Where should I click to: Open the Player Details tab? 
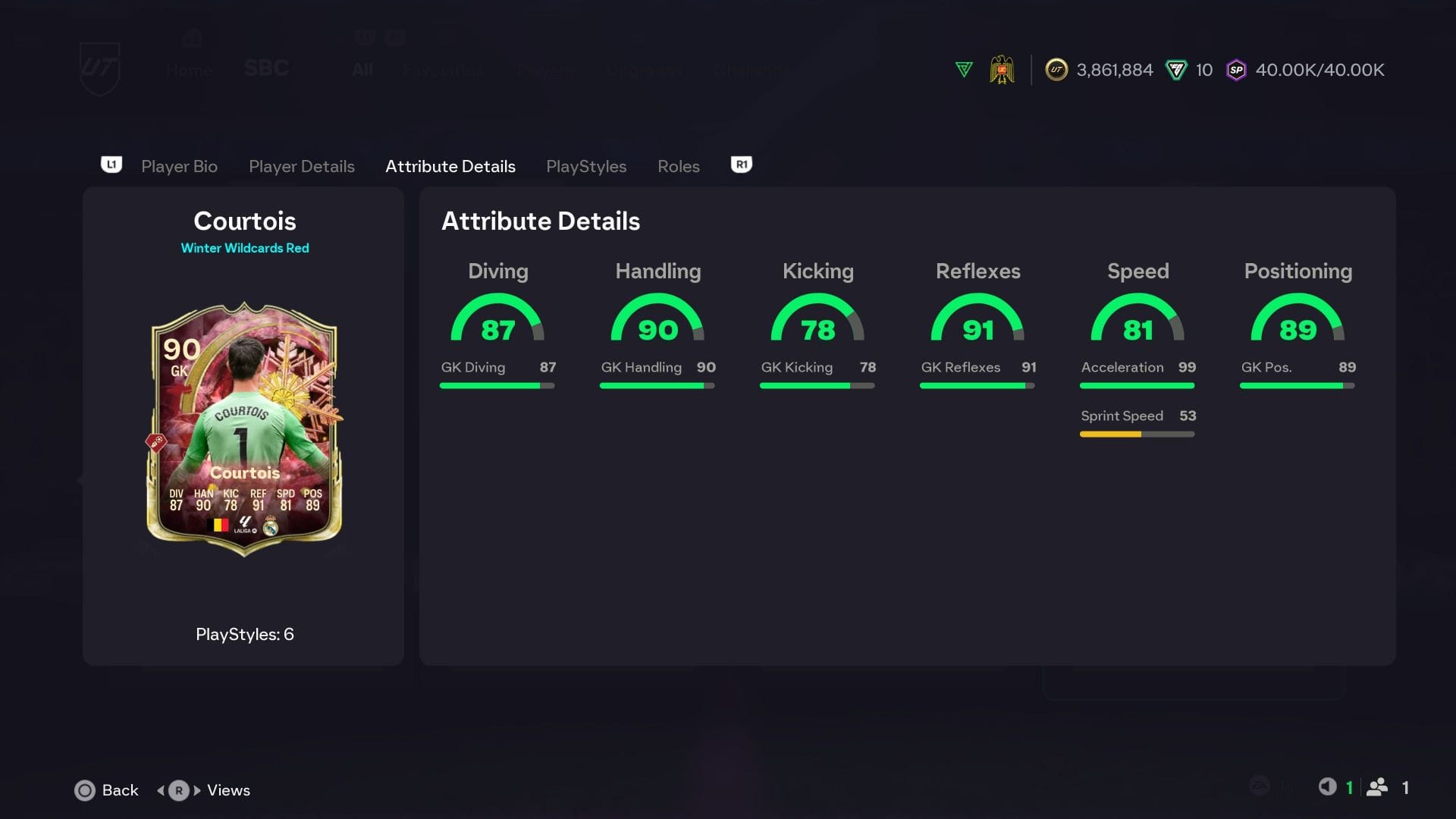point(302,166)
